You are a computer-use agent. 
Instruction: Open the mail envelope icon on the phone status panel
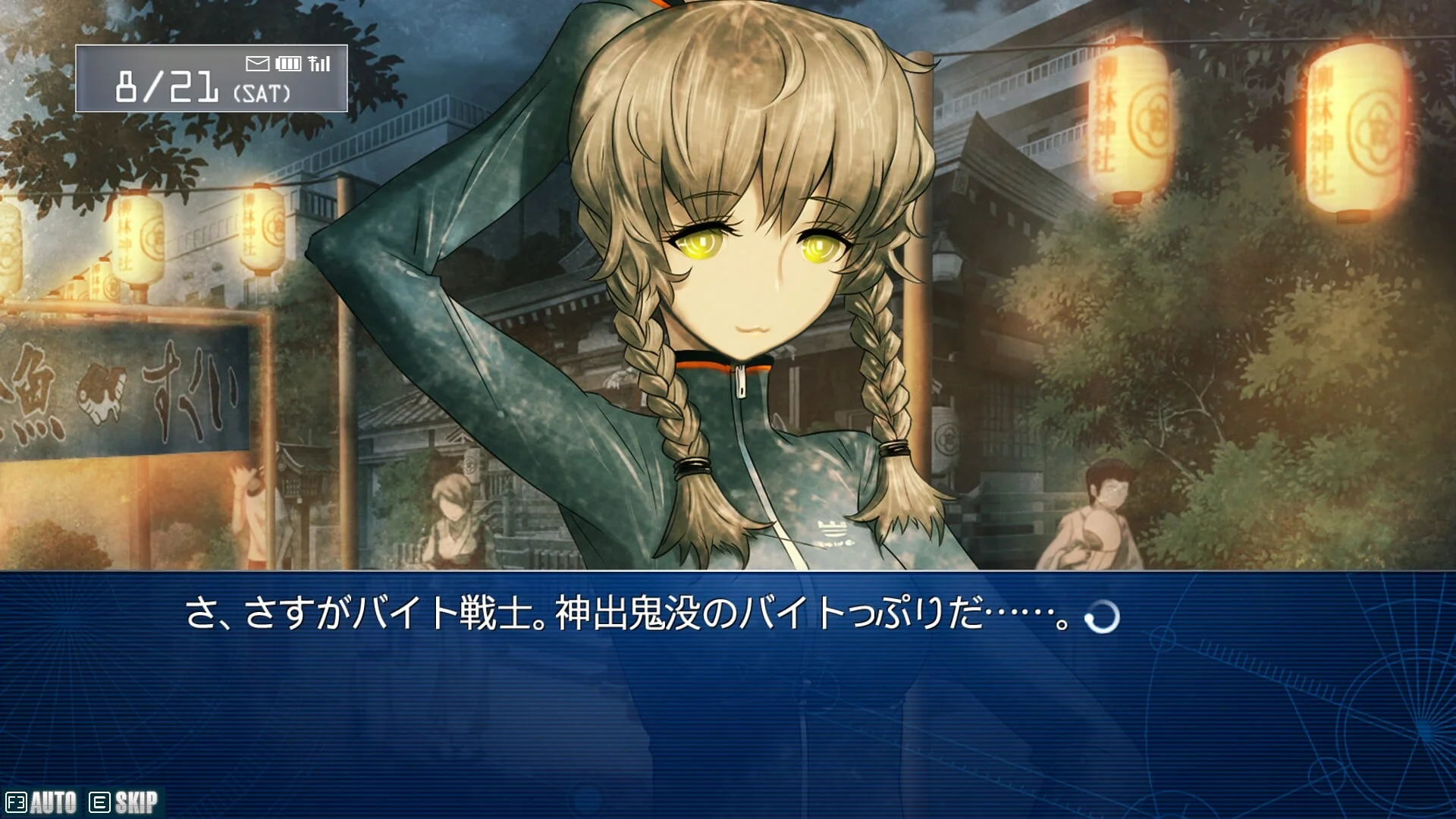click(258, 64)
